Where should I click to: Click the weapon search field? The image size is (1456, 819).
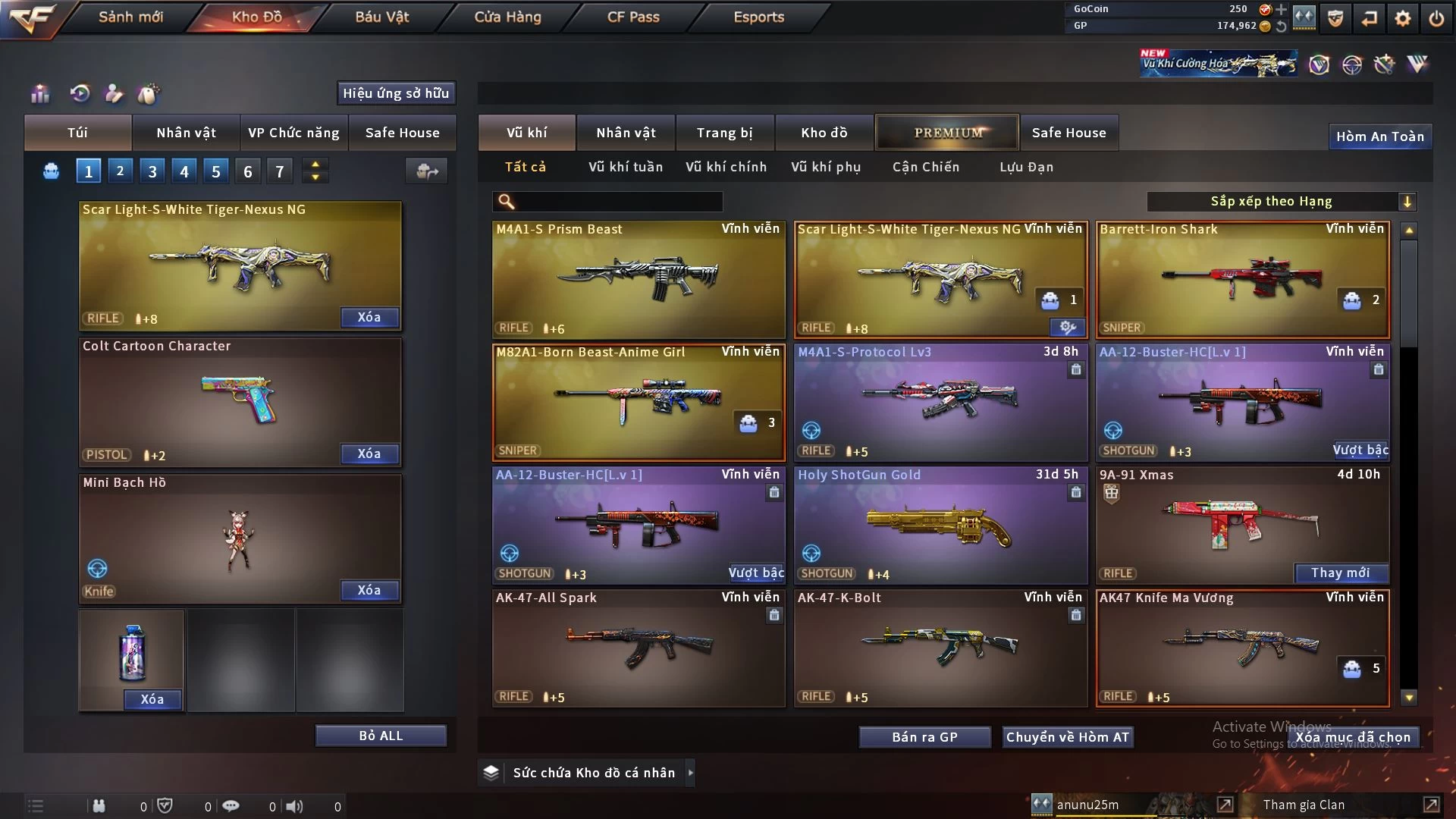point(618,202)
